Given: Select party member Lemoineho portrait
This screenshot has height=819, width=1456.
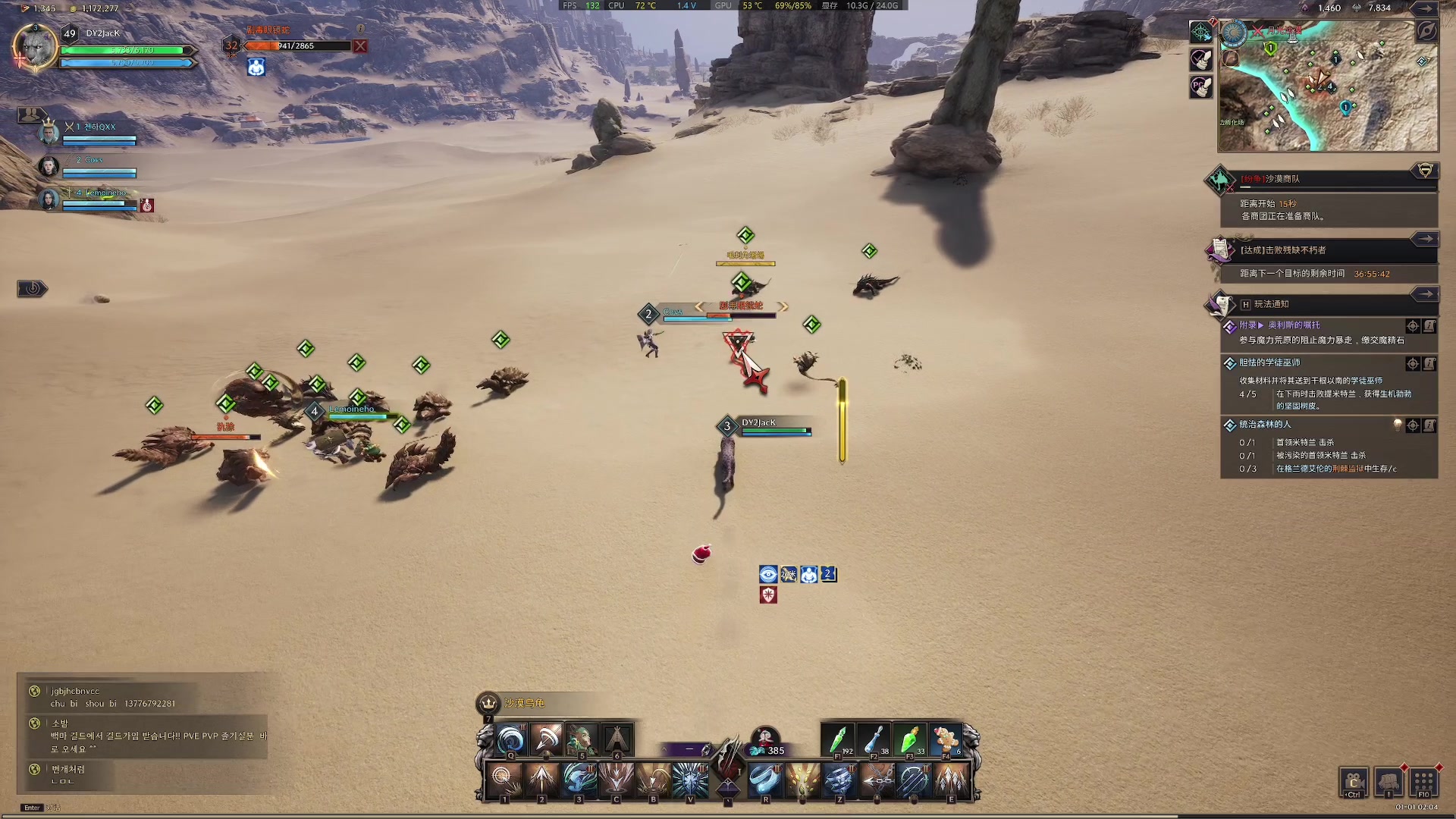Looking at the screenshot, I should pos(49,199).
